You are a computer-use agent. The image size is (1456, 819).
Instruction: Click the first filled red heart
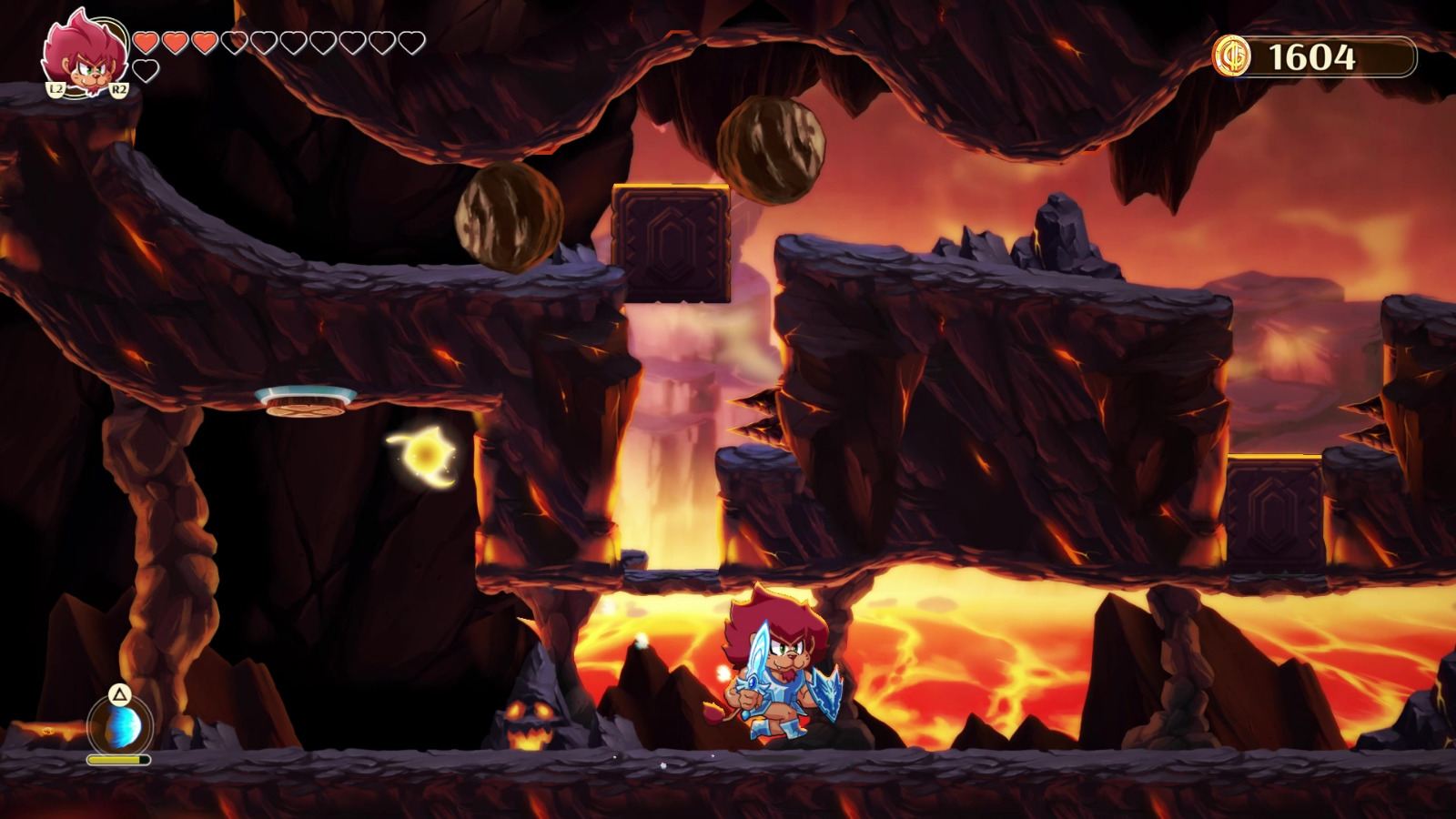(146, 41)
